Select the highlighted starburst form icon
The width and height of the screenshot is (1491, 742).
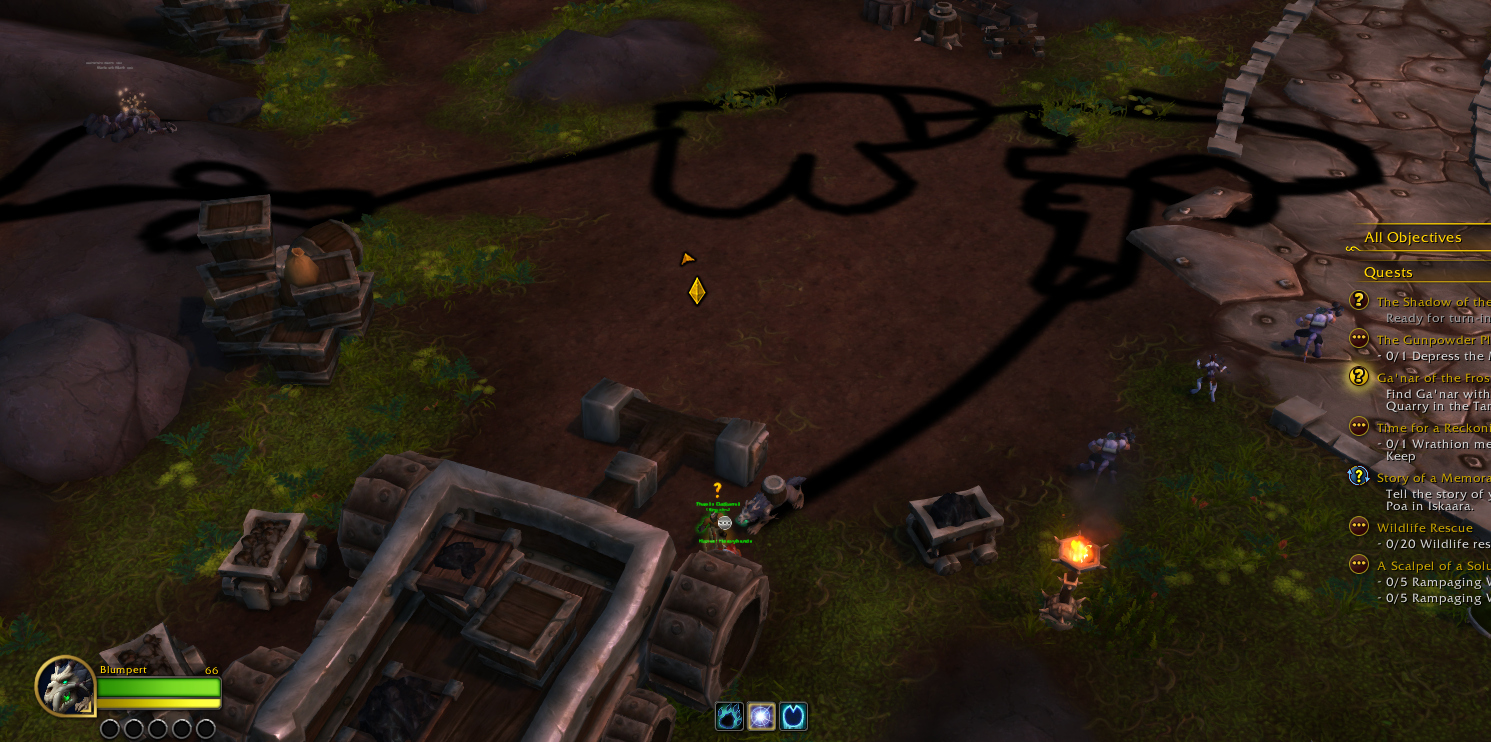(x=761, y=716)
